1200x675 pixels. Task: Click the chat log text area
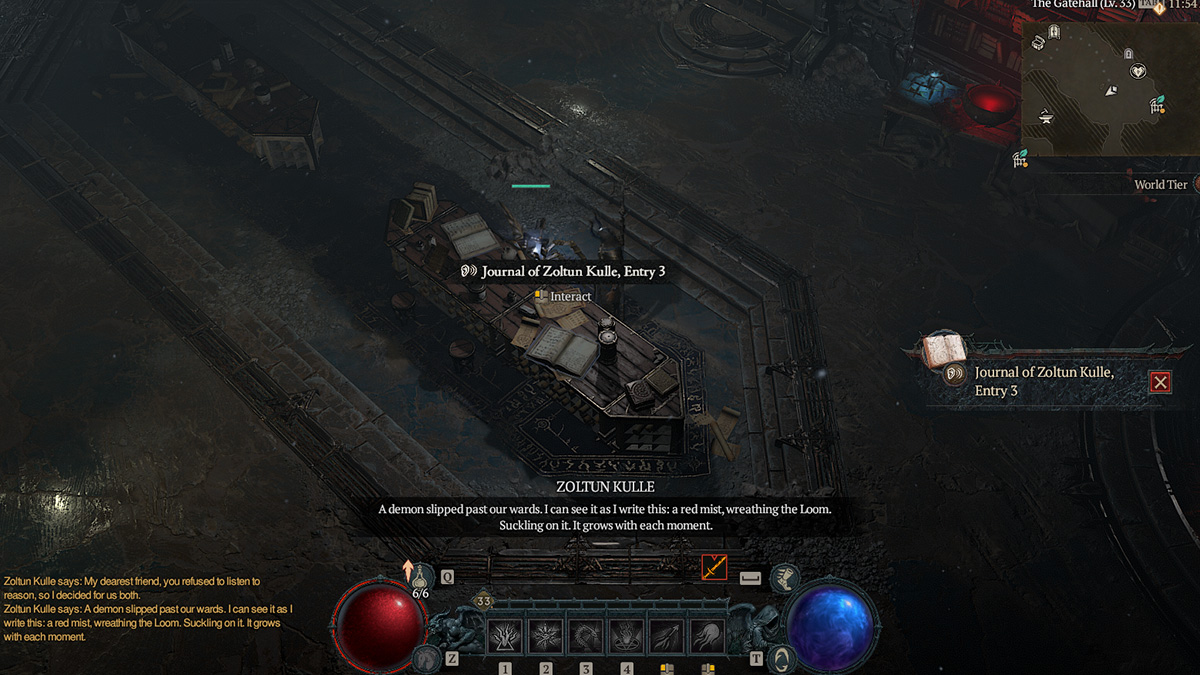[x=150, y=608]
